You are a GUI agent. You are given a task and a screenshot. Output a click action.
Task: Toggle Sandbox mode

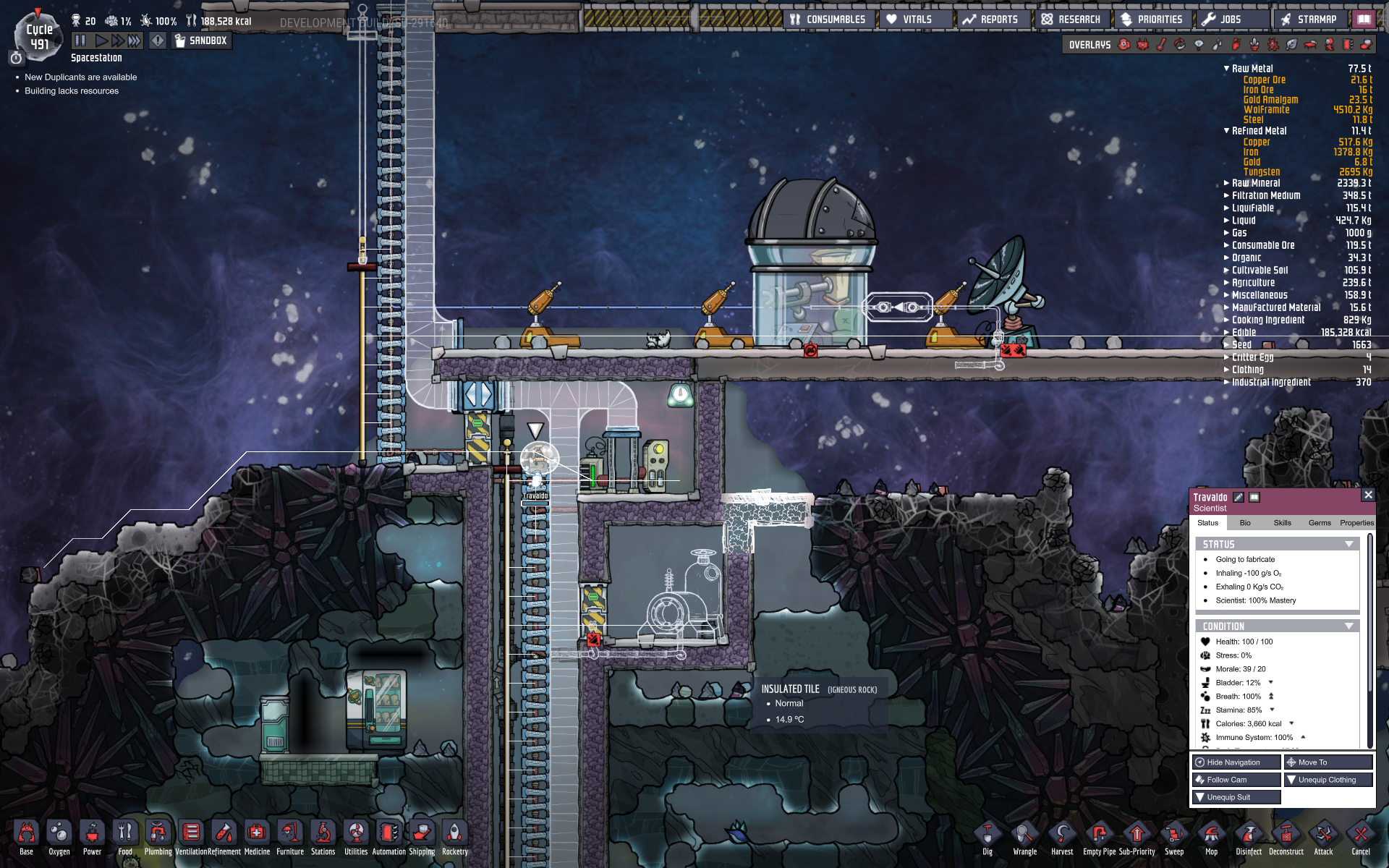(x=200, y=41)
